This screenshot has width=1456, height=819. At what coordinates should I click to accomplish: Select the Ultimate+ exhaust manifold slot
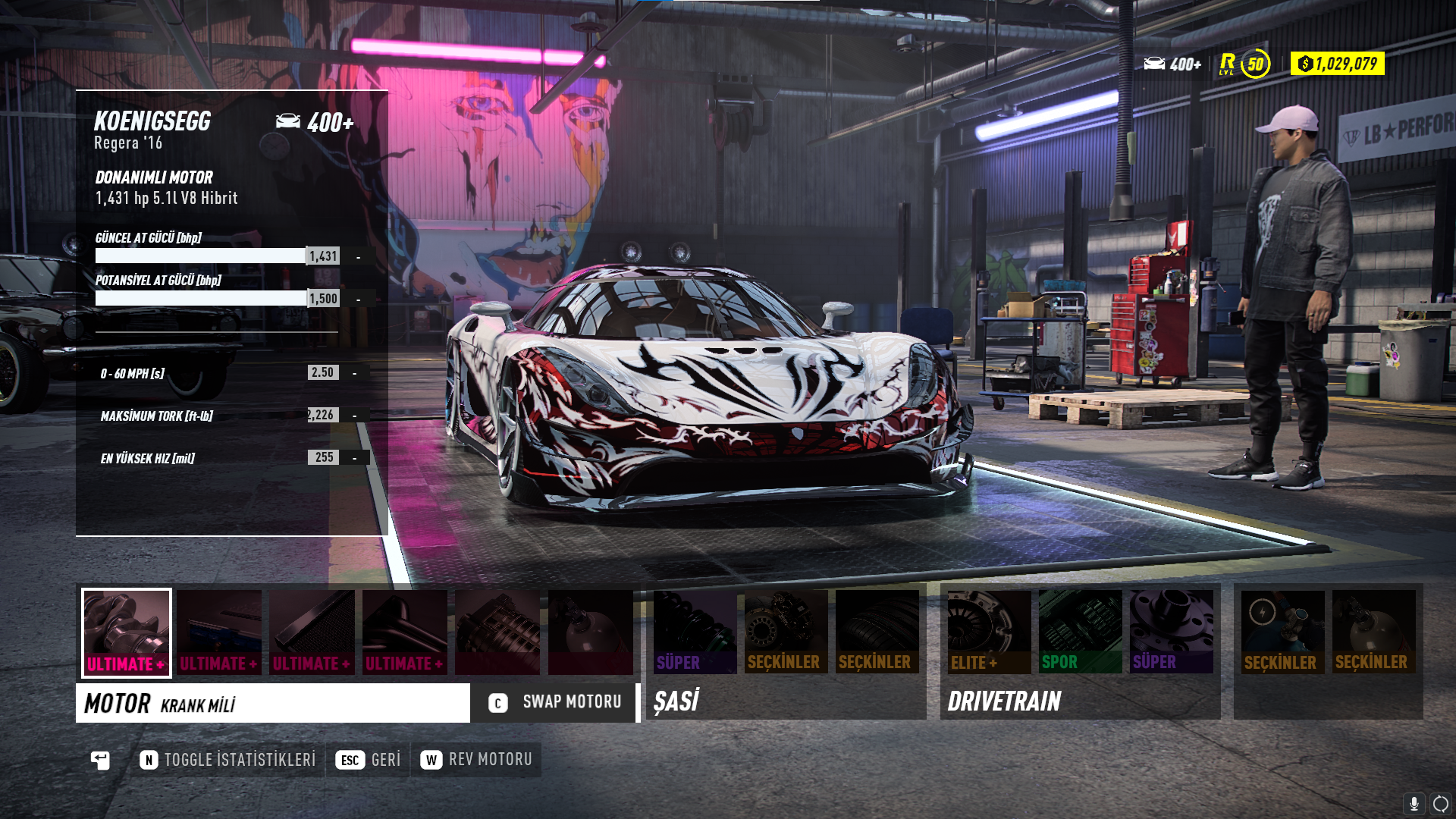point(404,632)
